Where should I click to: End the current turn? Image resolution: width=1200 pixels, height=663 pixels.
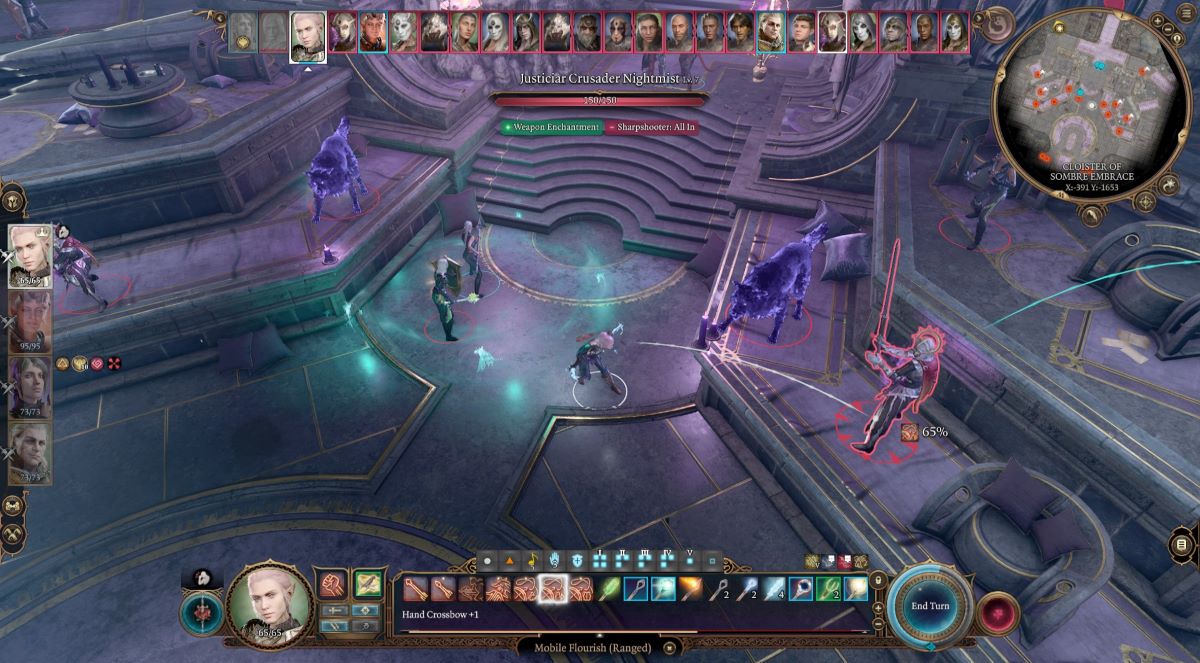click(929, 606)
